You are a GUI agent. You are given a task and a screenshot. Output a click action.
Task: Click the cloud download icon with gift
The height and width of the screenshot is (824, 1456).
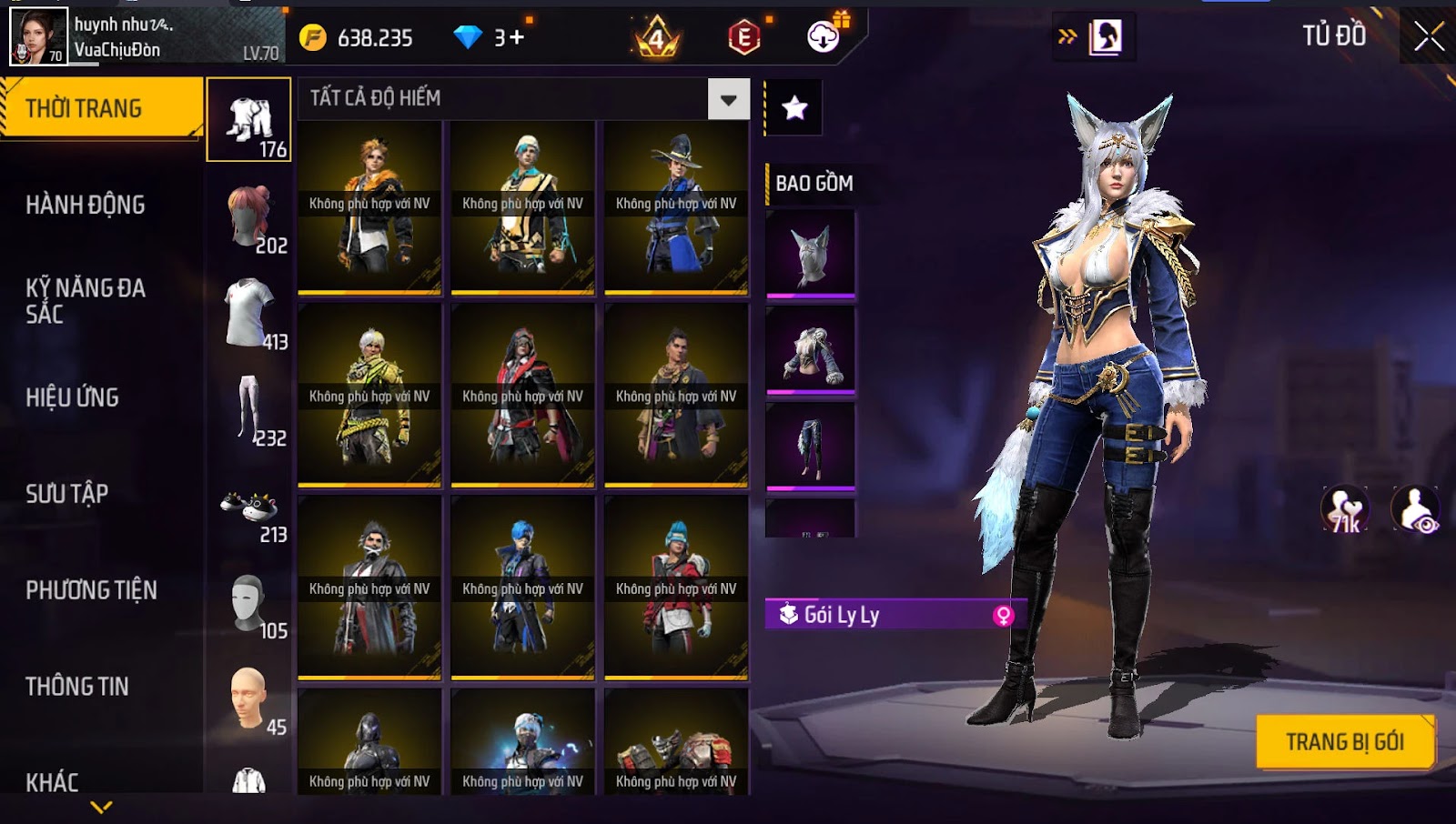tap(824, 36)
